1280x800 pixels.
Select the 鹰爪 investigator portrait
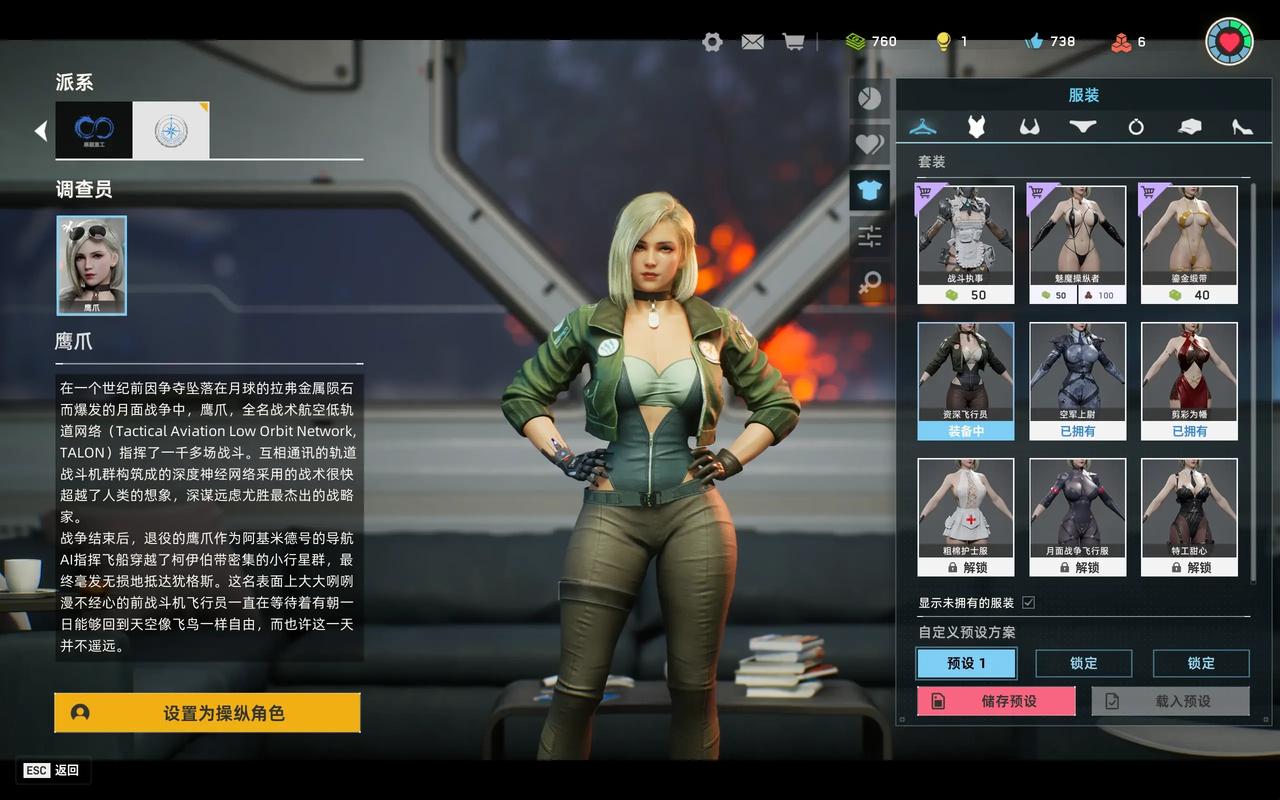[x=92, y=265]
